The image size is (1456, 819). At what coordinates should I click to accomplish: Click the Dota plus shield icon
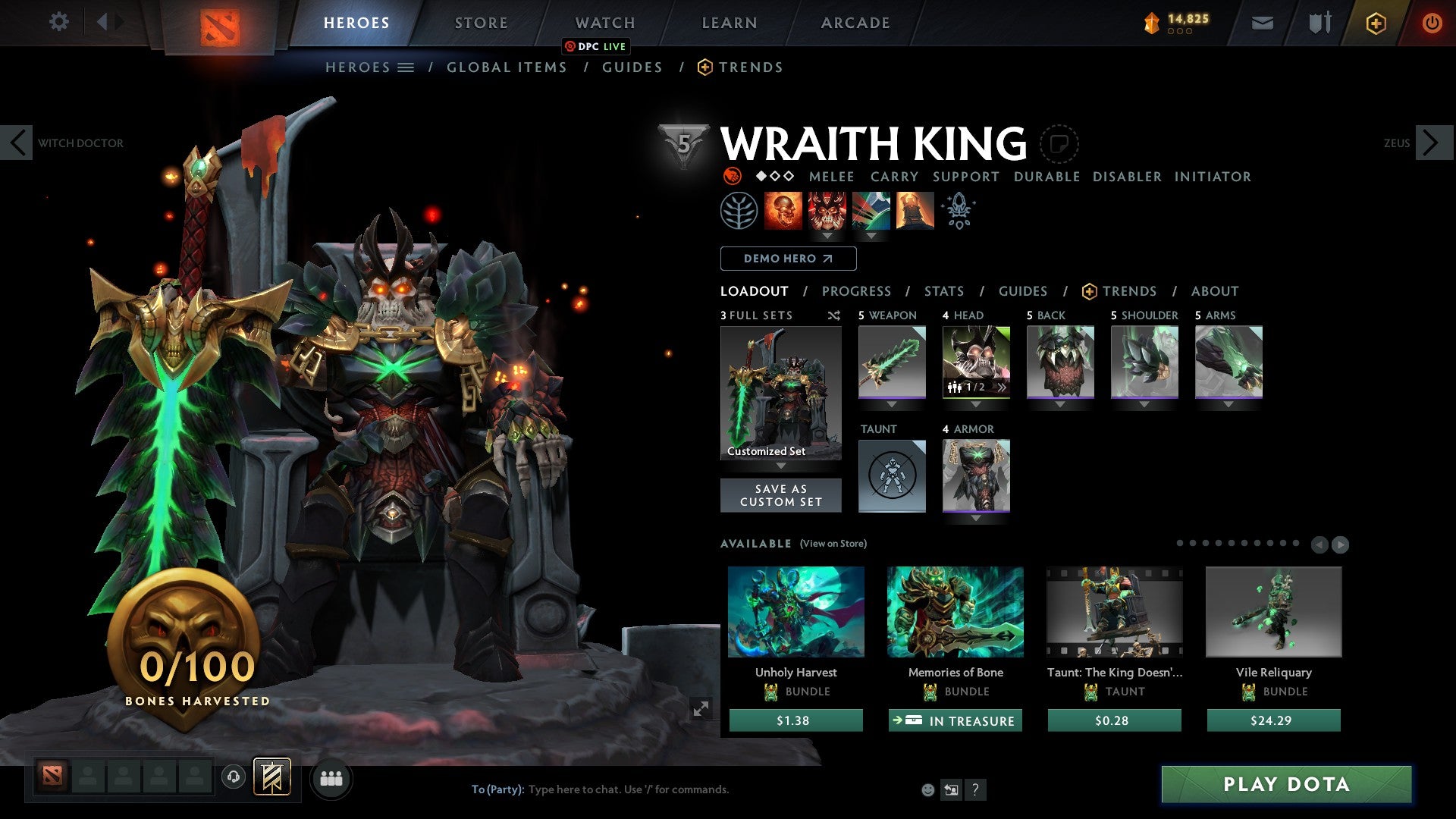click(1376, 23)
